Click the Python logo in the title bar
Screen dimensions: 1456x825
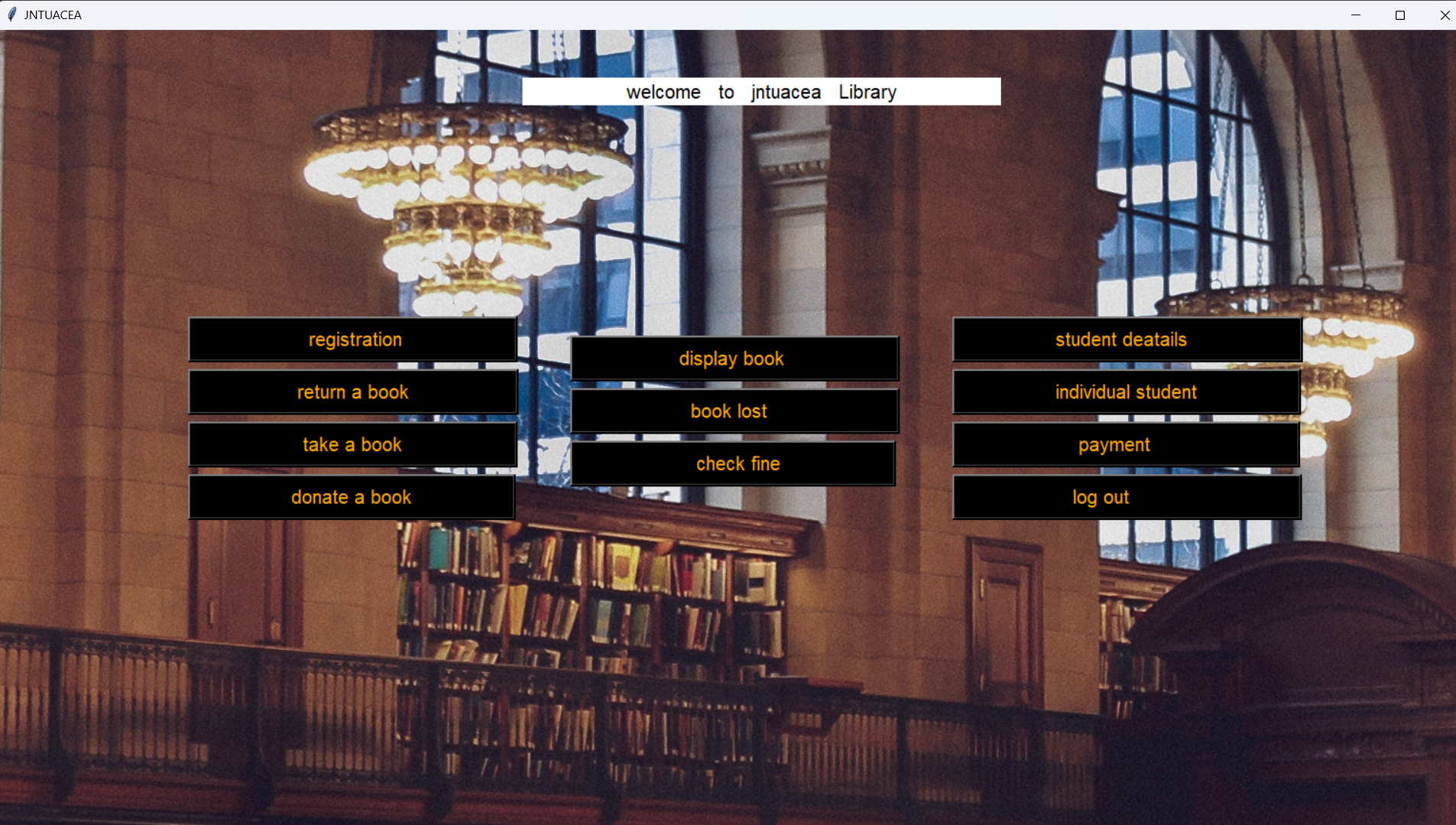tap(11, 14)
